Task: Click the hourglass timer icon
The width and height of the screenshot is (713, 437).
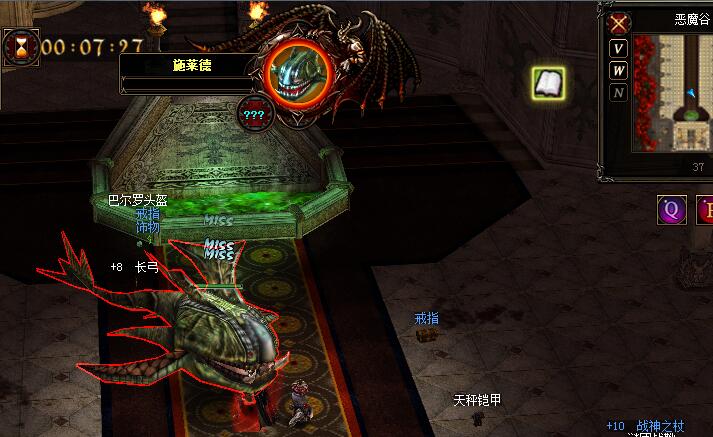Action: click(19, 47)
